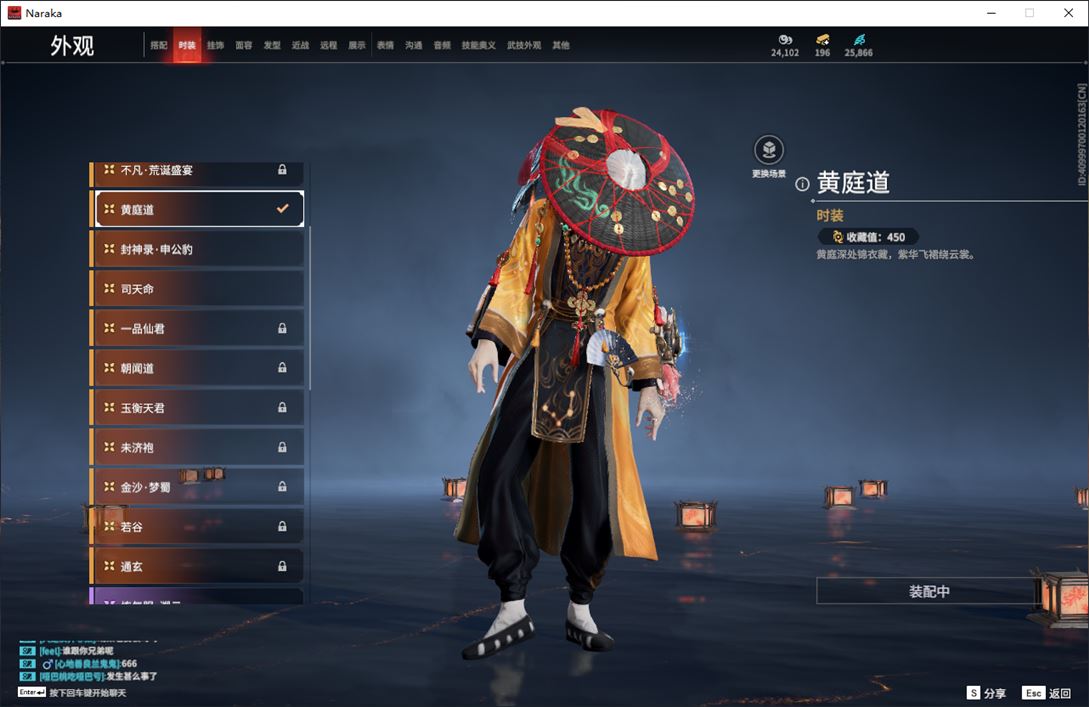
Task: Choose the 金沙·梦蜀 outfit
Action: tap(198, 487)
